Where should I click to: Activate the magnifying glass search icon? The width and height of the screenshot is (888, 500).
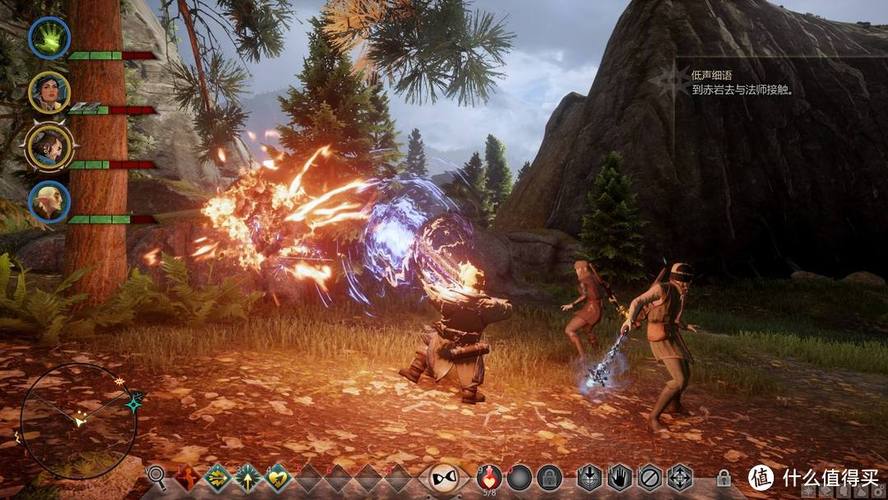tap(156, 476)
